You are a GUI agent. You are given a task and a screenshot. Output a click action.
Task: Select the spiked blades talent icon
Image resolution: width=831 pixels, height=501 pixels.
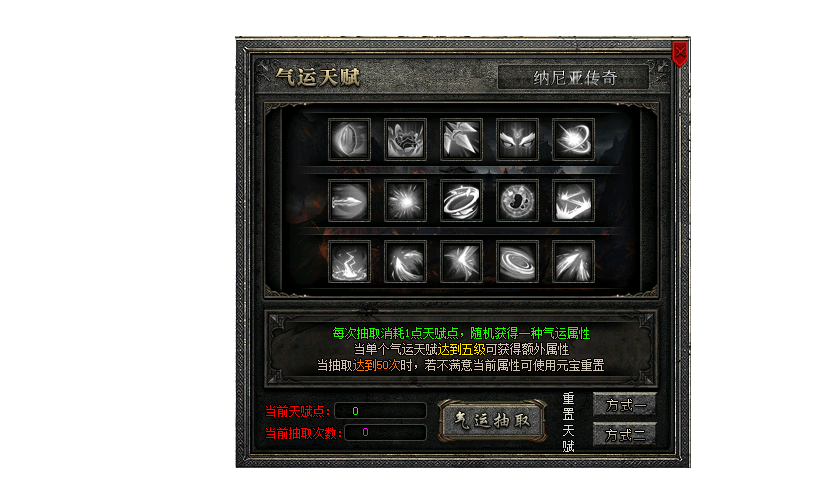pyautogui.click(x=462, y=139)
